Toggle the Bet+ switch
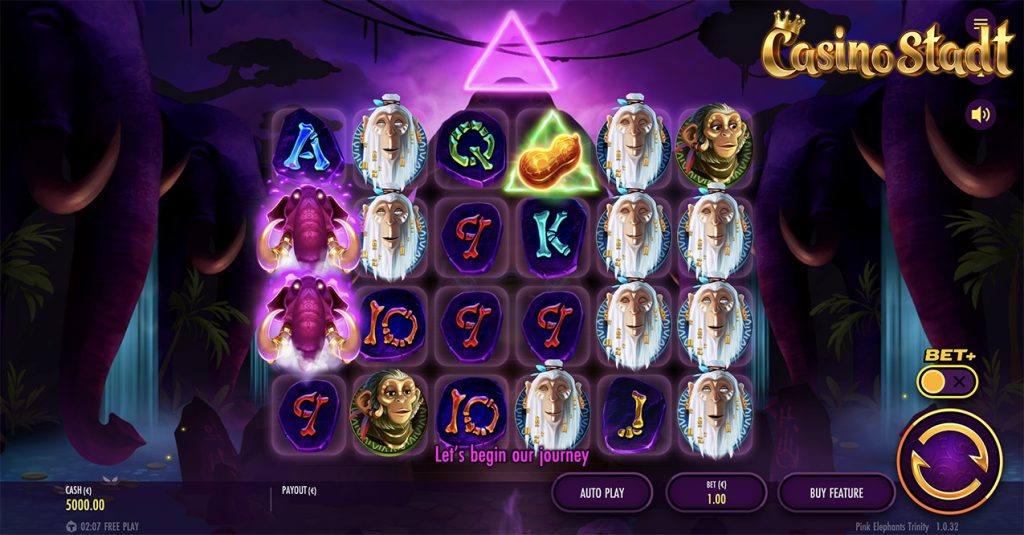Image resolution: width=1024 pixels, height=535 pixels. 948,381
